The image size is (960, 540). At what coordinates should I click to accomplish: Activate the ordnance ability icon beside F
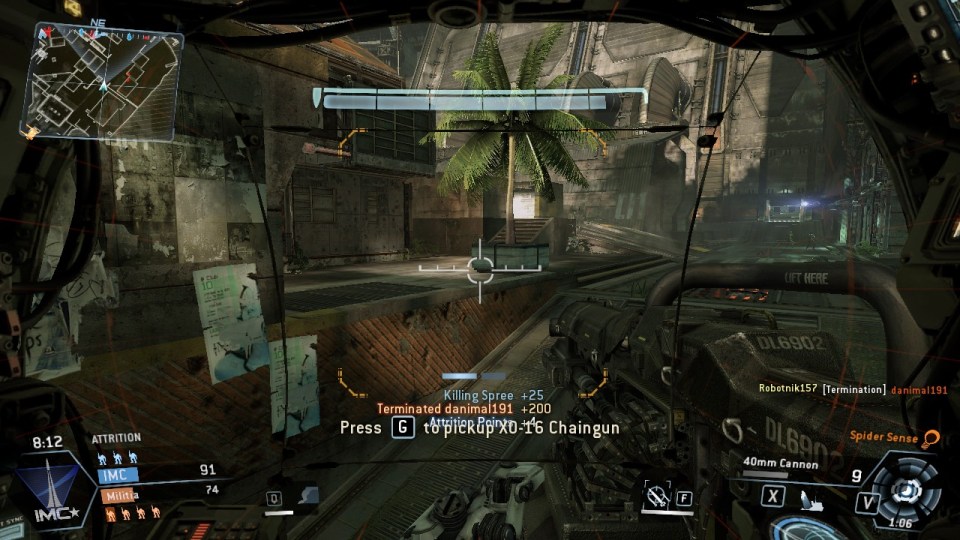pyautogui.click(x=657, y=494)
